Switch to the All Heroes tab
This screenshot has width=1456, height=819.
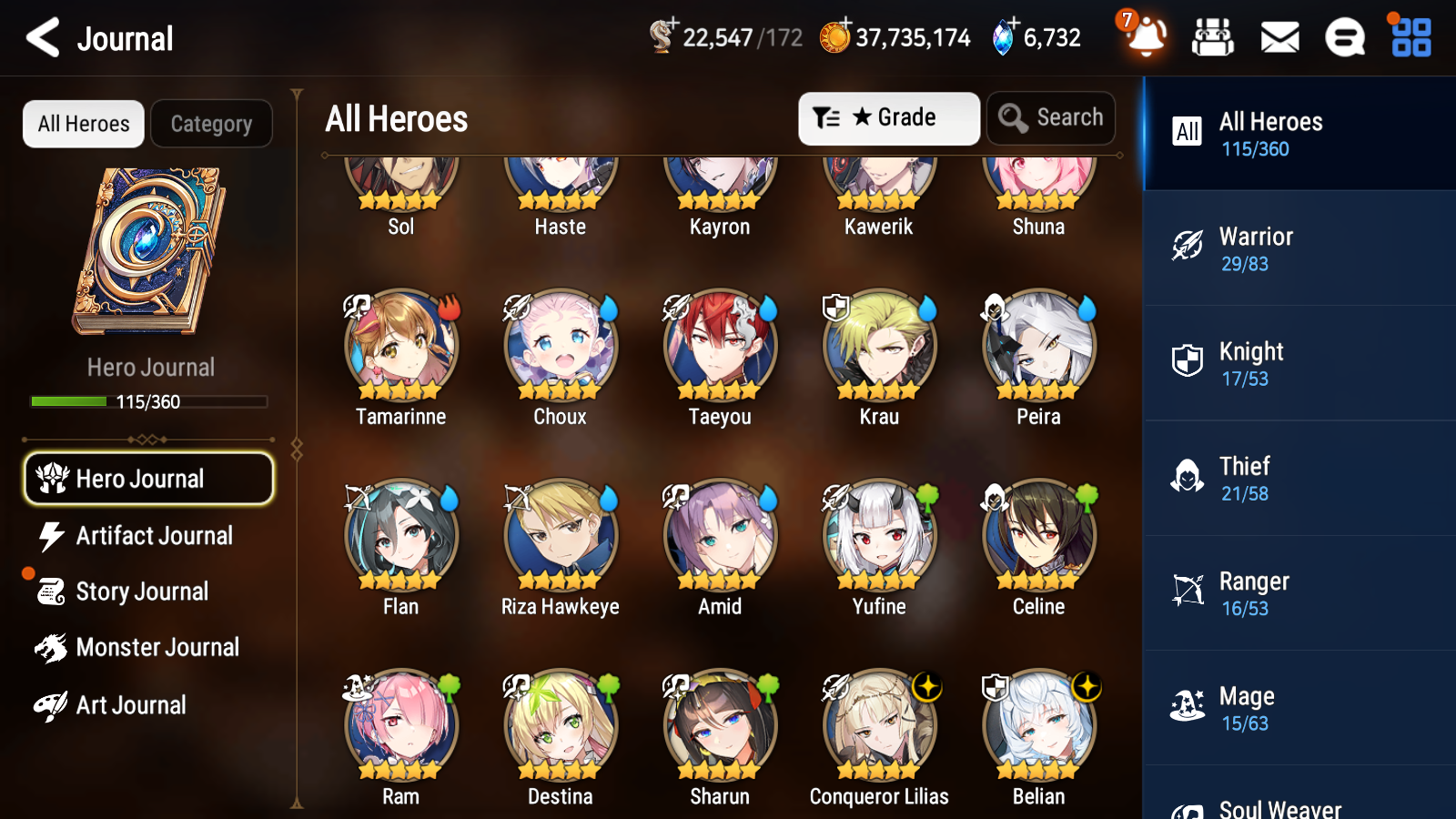(x=83, y=124)
